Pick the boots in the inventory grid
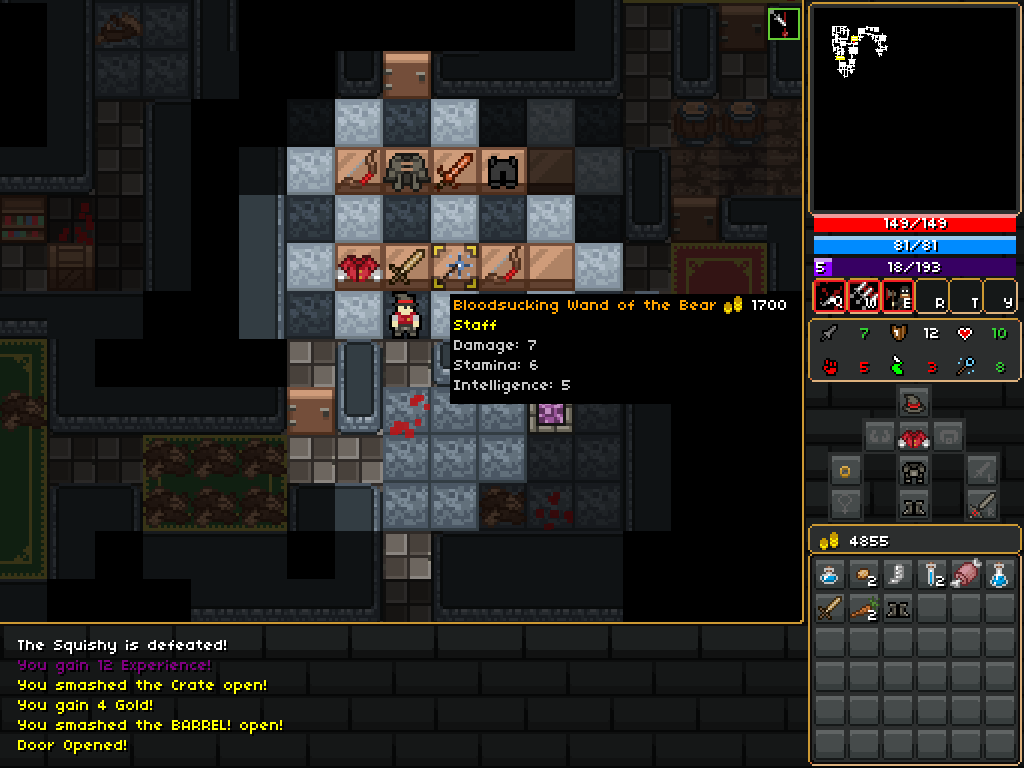1024x768 pixels. tap(897, 609)
